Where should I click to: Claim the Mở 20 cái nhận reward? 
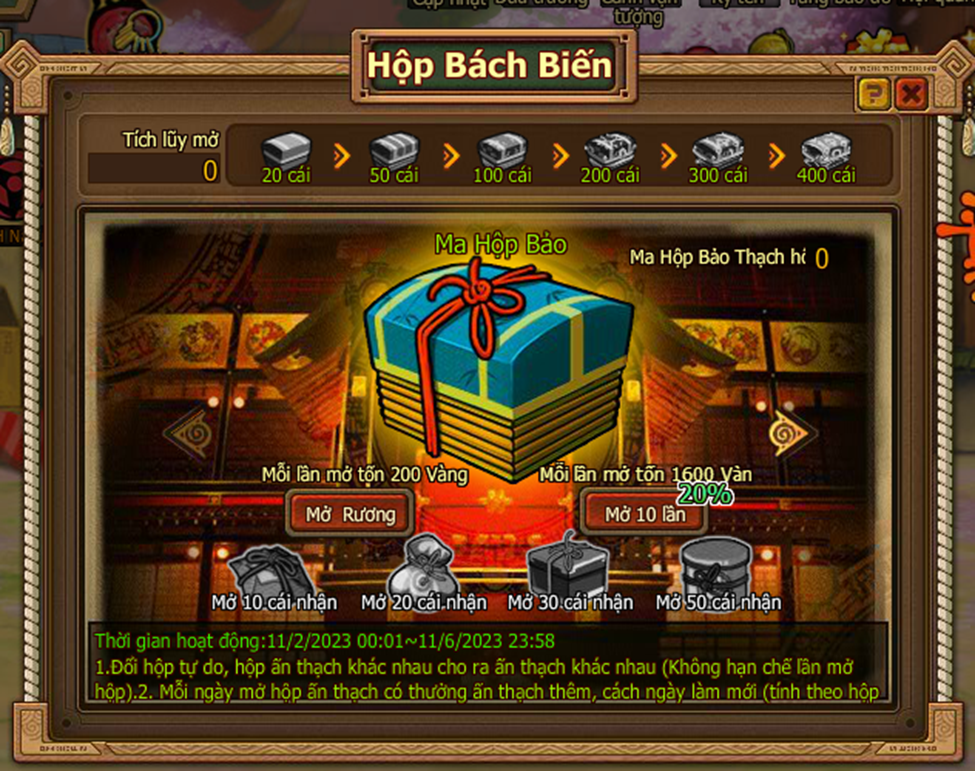tap(424, 569)
